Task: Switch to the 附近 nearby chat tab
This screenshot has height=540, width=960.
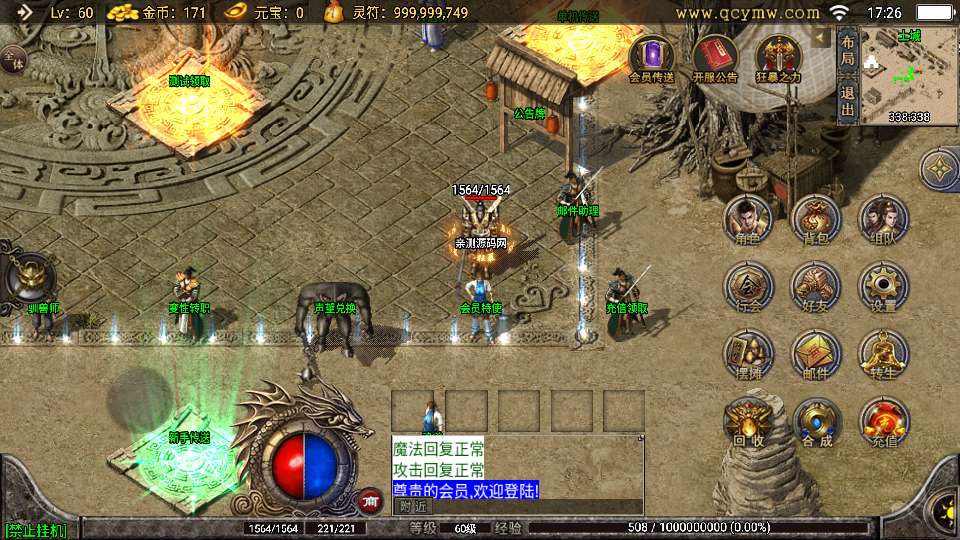Action: pyautogui.click(x=411, y=507)
